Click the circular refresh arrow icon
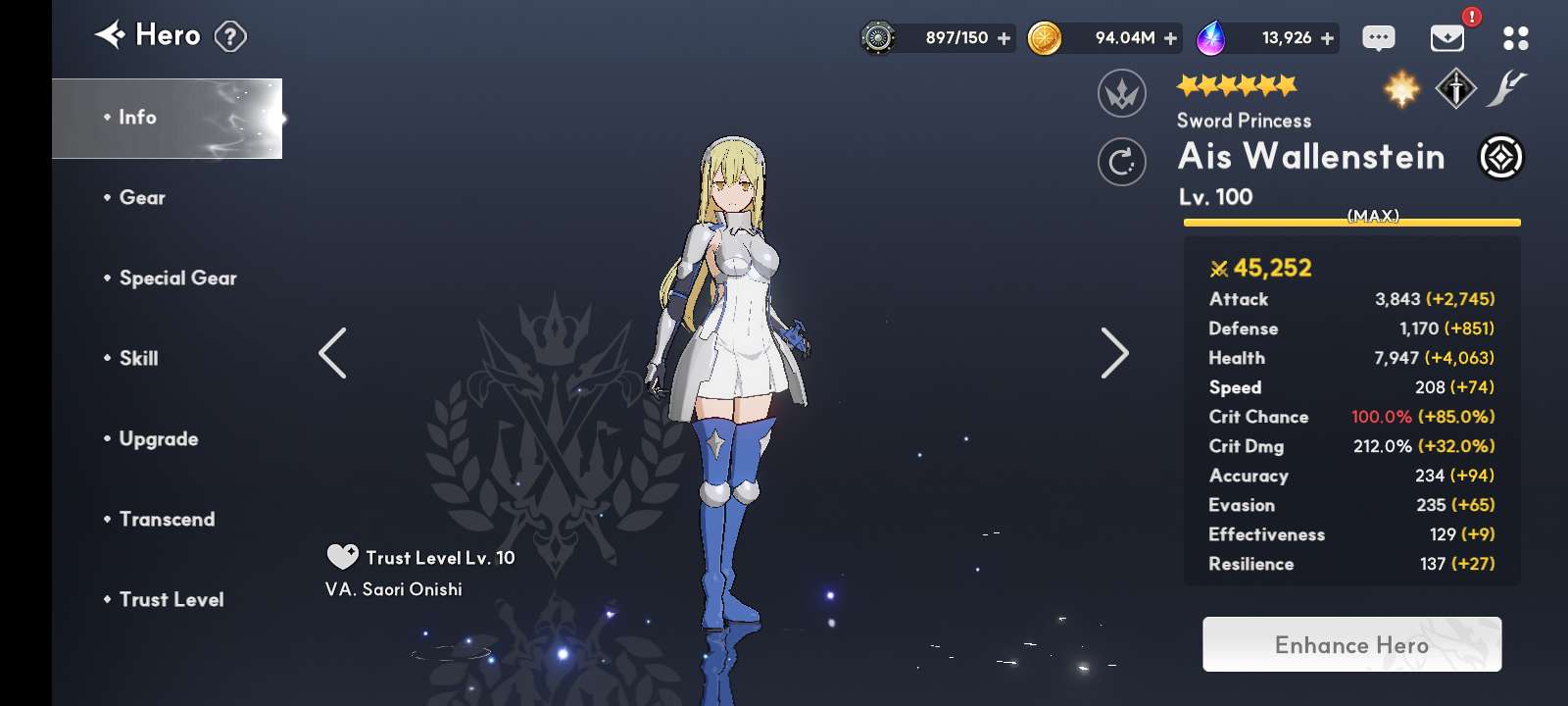This screenshot has height=706, width=1568. click(x=1122, y=162)
